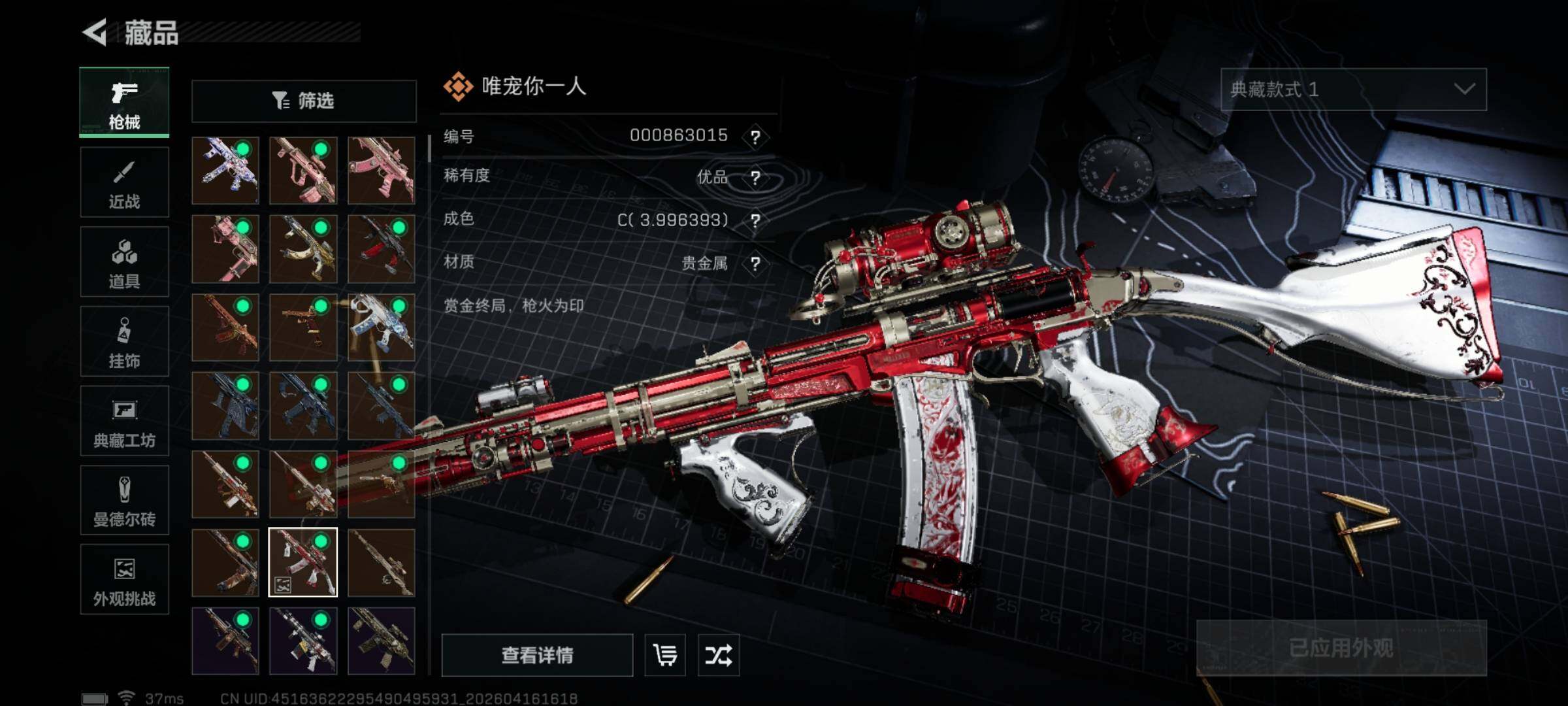
Task: Switch to the 枪械 firearms tab
Action: tap(124, 103)
